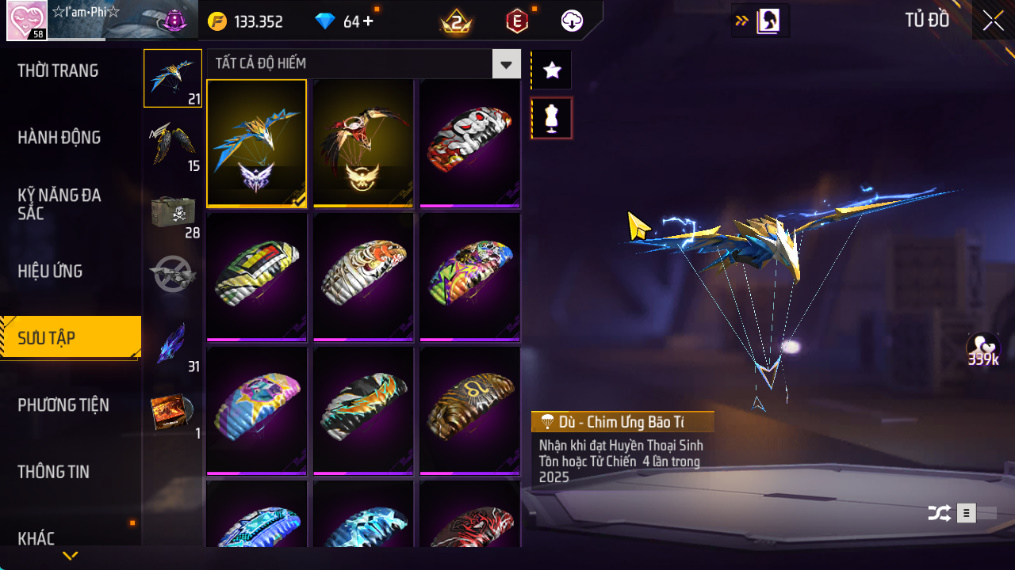
Task: Open the red E emblem icon
Action: pos(517,21)
